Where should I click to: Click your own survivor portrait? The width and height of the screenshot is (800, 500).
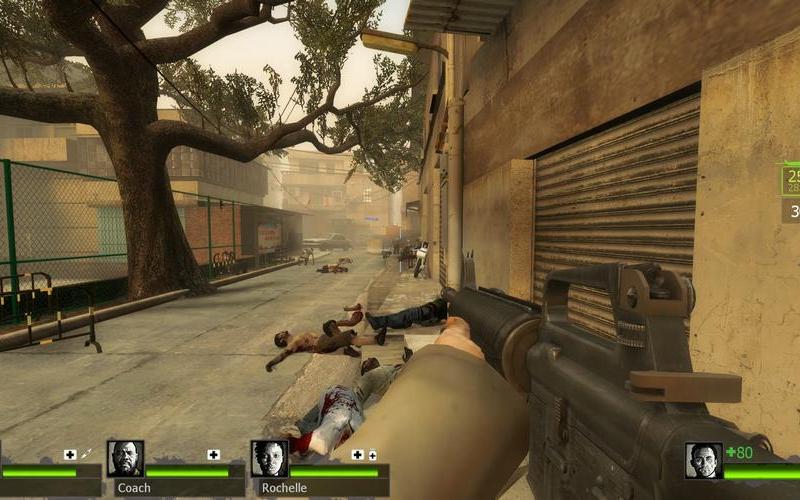(x=703, y=460)
